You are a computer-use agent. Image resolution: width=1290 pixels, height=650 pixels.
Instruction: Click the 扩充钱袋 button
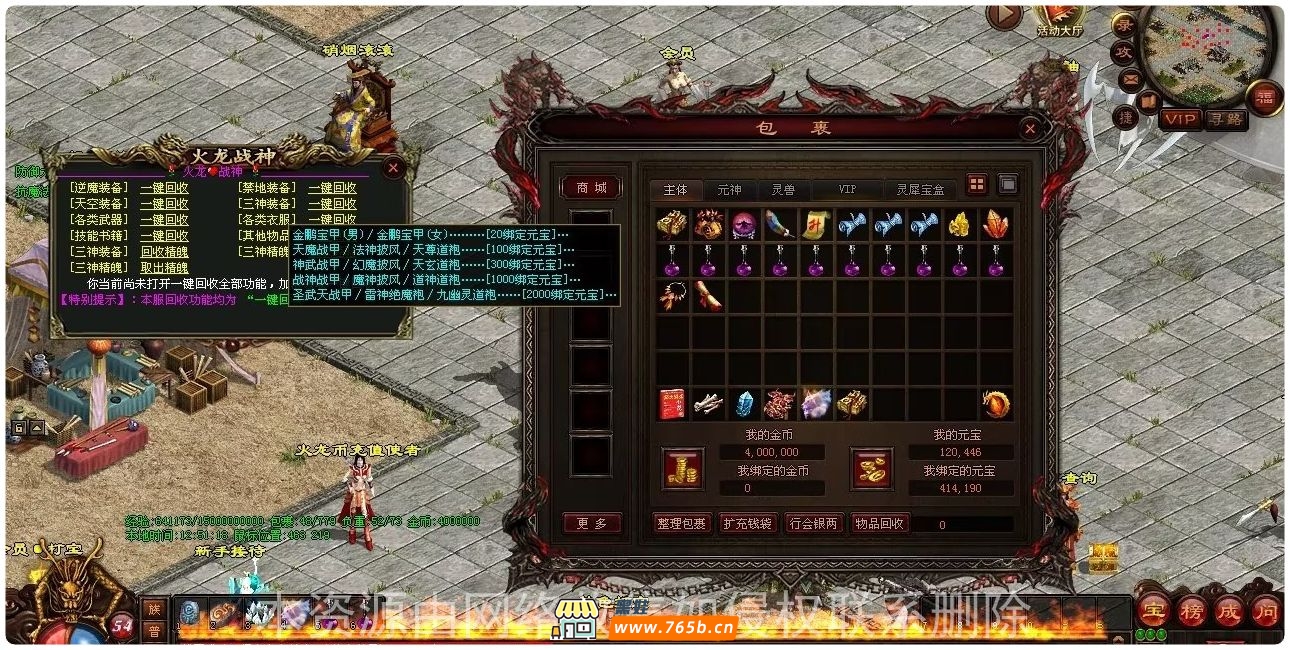(747, 523)
